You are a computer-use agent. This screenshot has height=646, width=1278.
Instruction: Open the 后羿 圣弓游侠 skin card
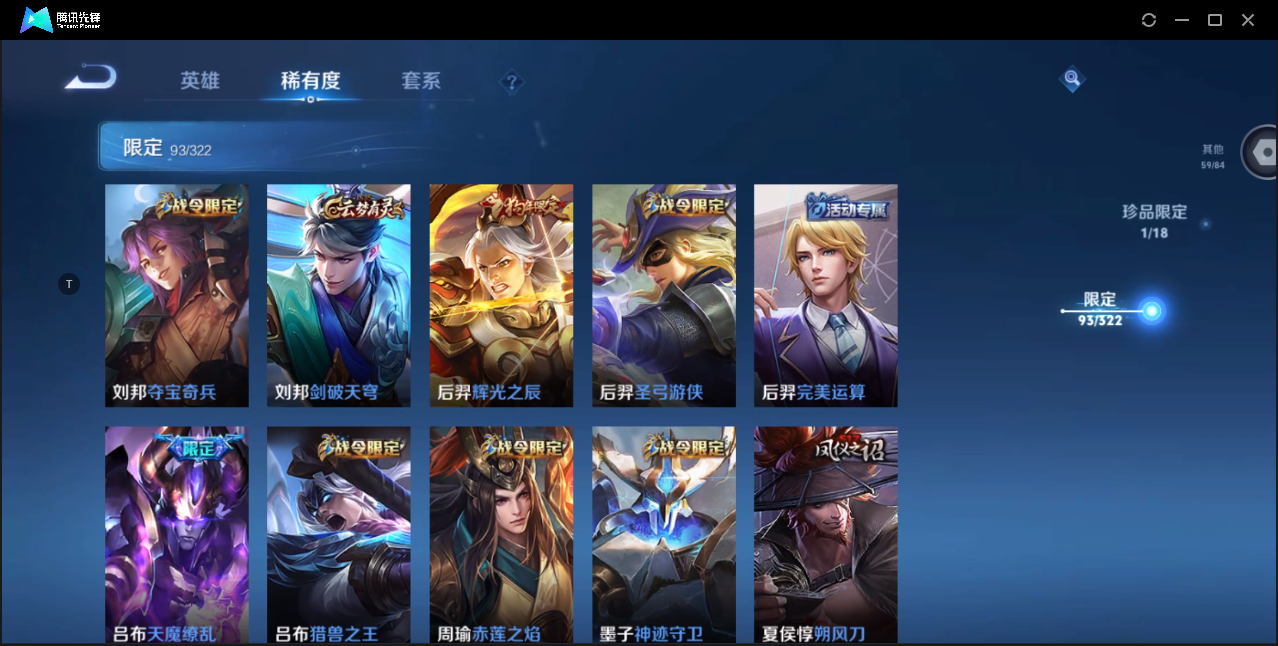(x=664, y=295)
